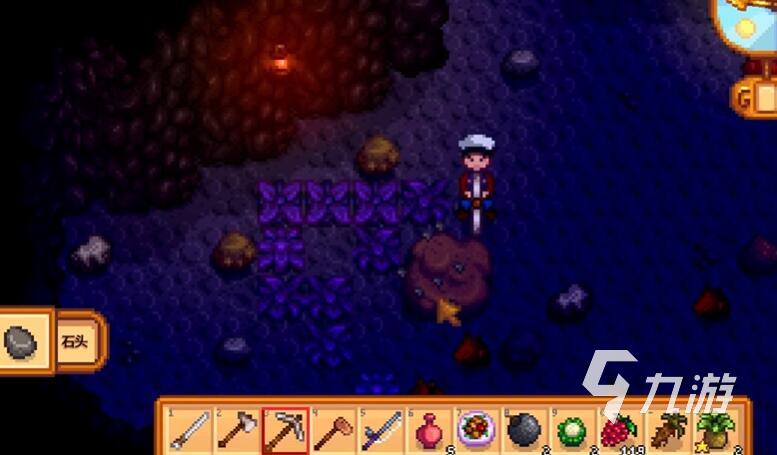This screenshot has height=455, width=777.
Task: Select the green cauliflower item
Action: click(x=572, y=430)
